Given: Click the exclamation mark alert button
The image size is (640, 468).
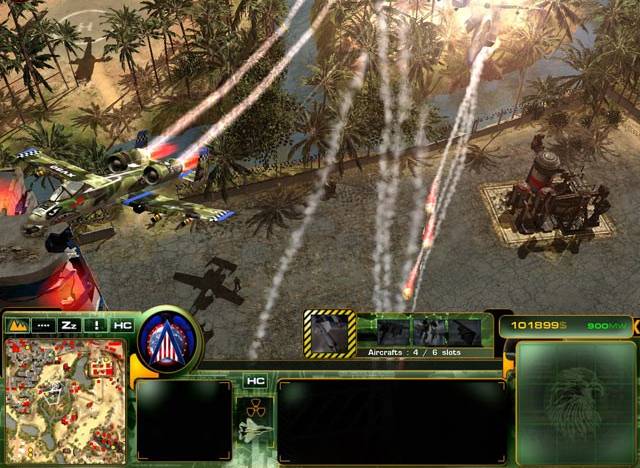Looking at the screenshot, I should pos(96,325).
